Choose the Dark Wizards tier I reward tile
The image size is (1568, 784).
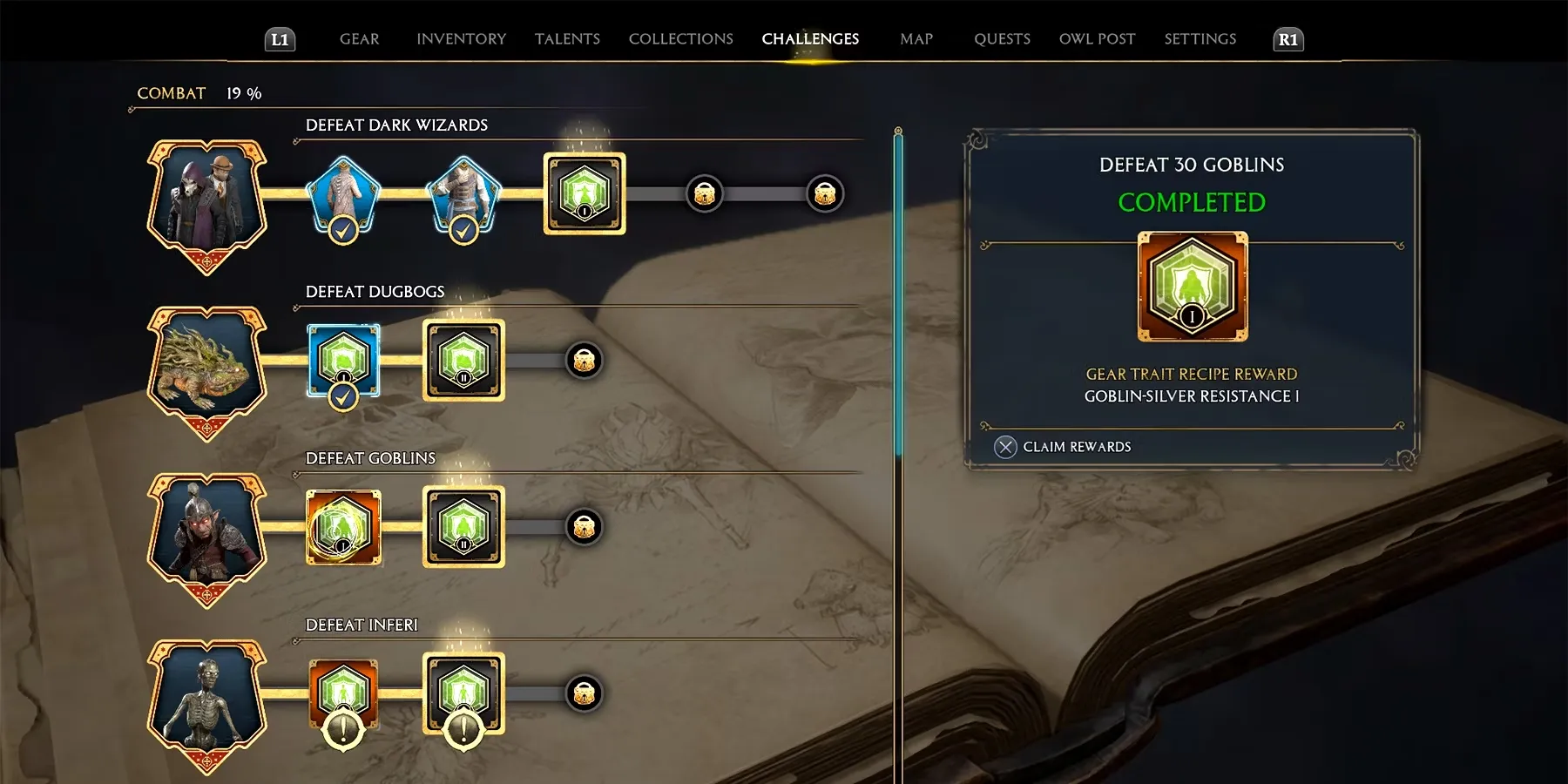coord(585,193)
